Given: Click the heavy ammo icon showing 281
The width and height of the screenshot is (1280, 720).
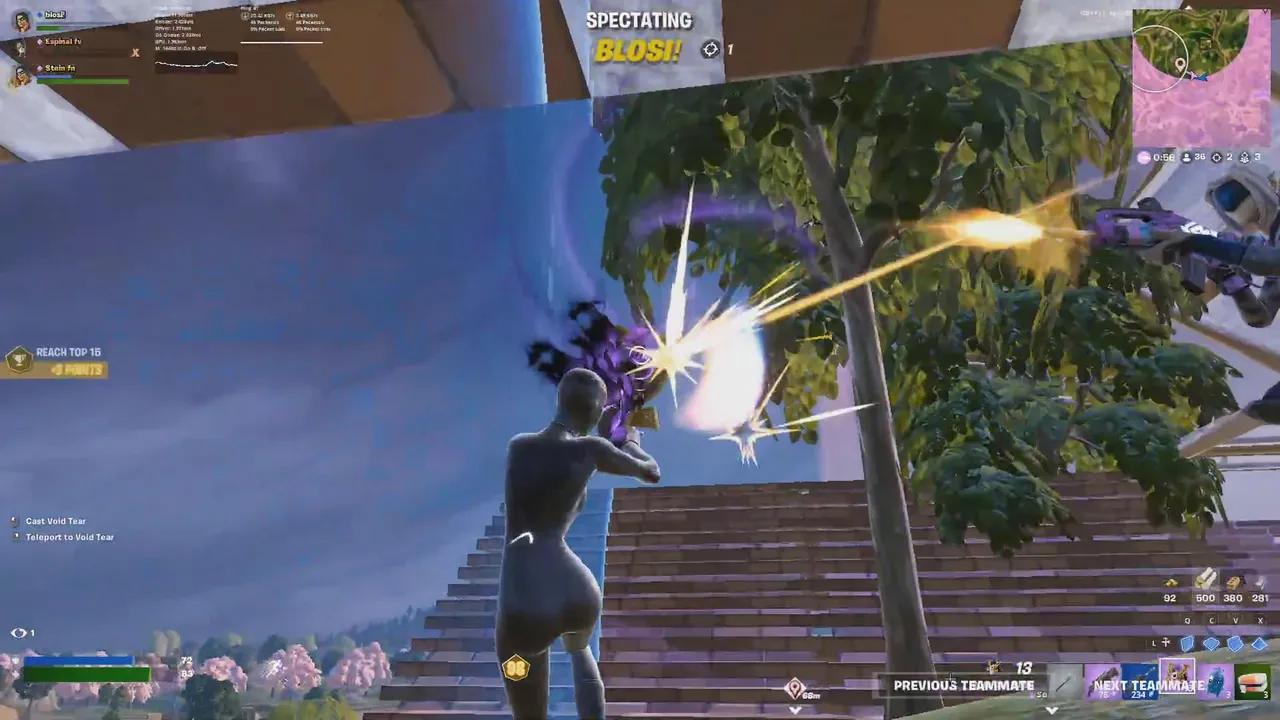Looking at the screenshot, I should click(1258, 583).
